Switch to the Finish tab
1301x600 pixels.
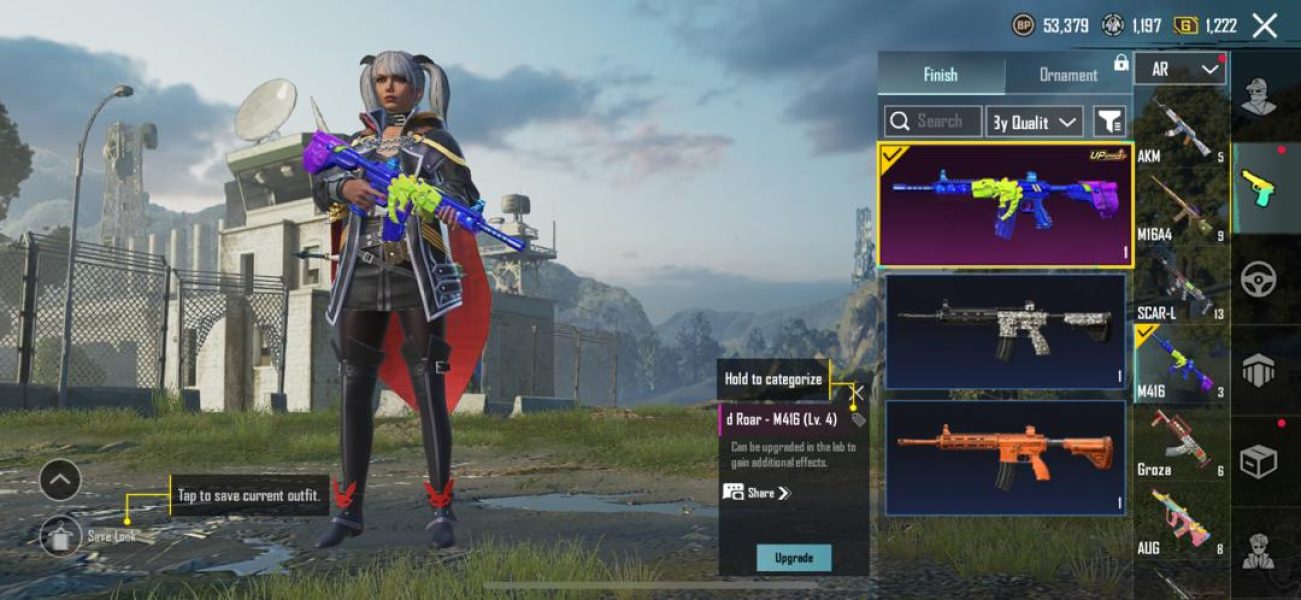click(940, 75)
